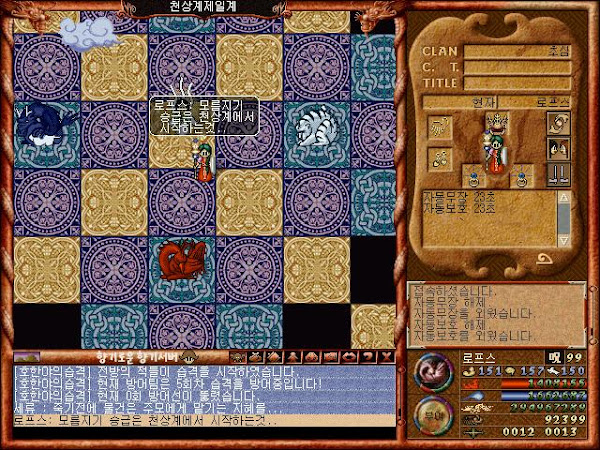This screenshot has height=450, width=600.
Task: Click the round 부여 orb button
Action: 433,413
